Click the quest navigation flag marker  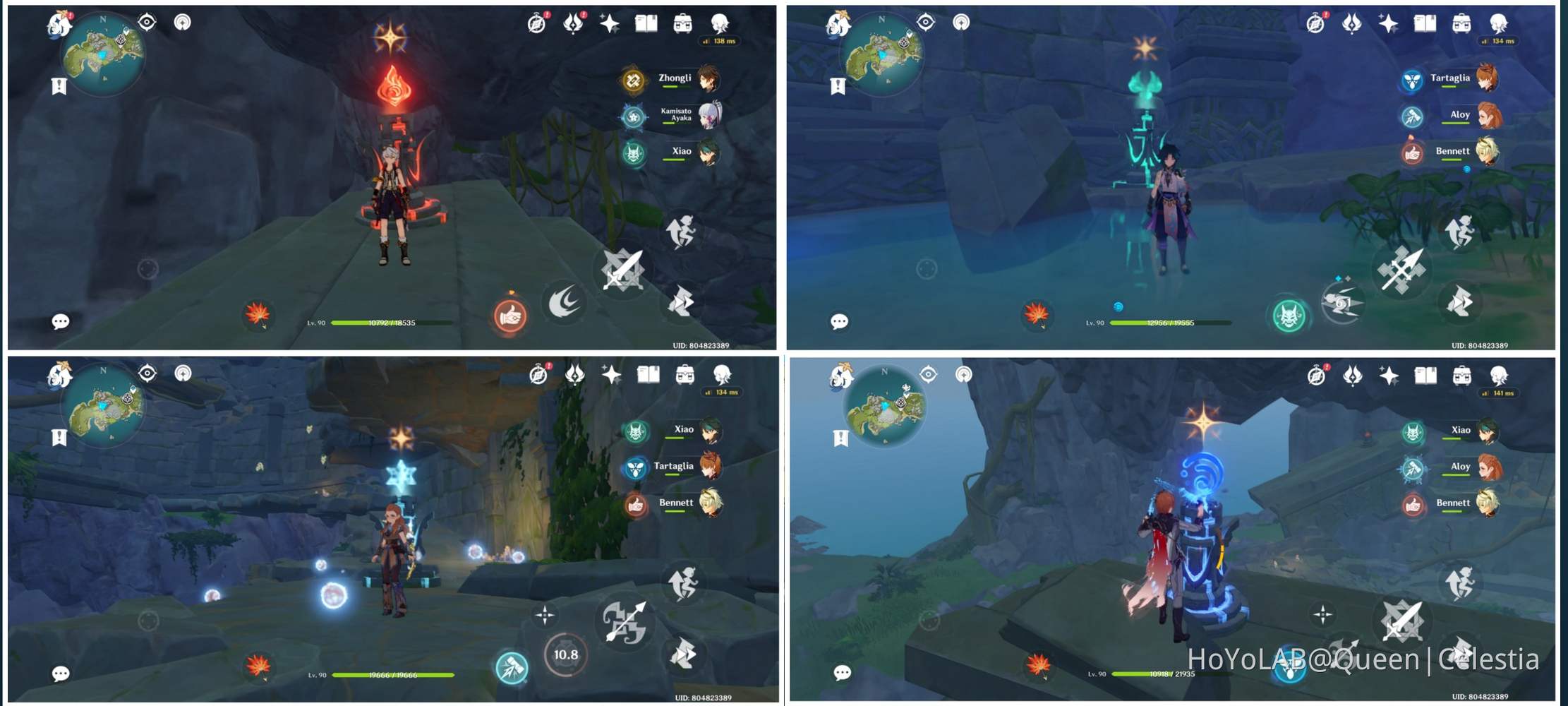[59, 87]
